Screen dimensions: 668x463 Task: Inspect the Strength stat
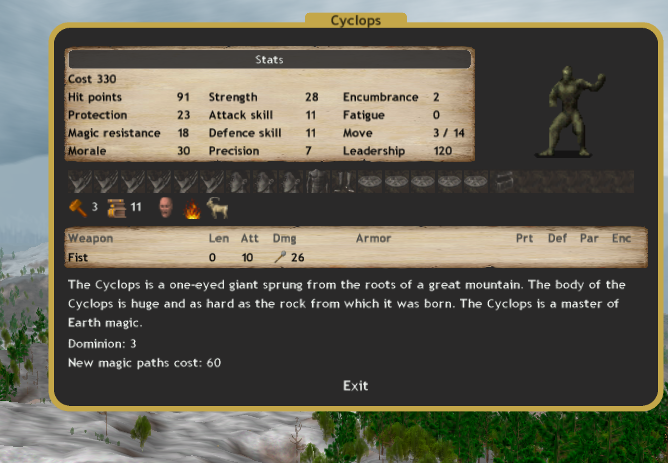[x=233, y=97]
